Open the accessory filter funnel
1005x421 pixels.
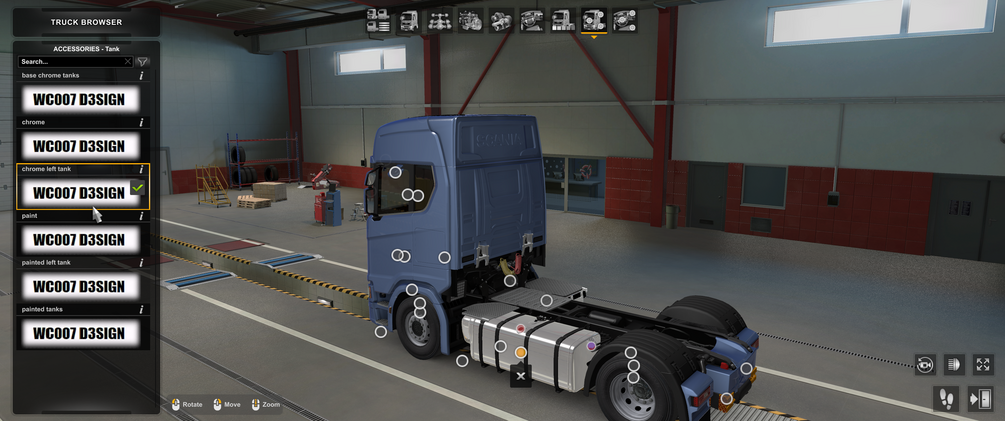pos(143,62)
